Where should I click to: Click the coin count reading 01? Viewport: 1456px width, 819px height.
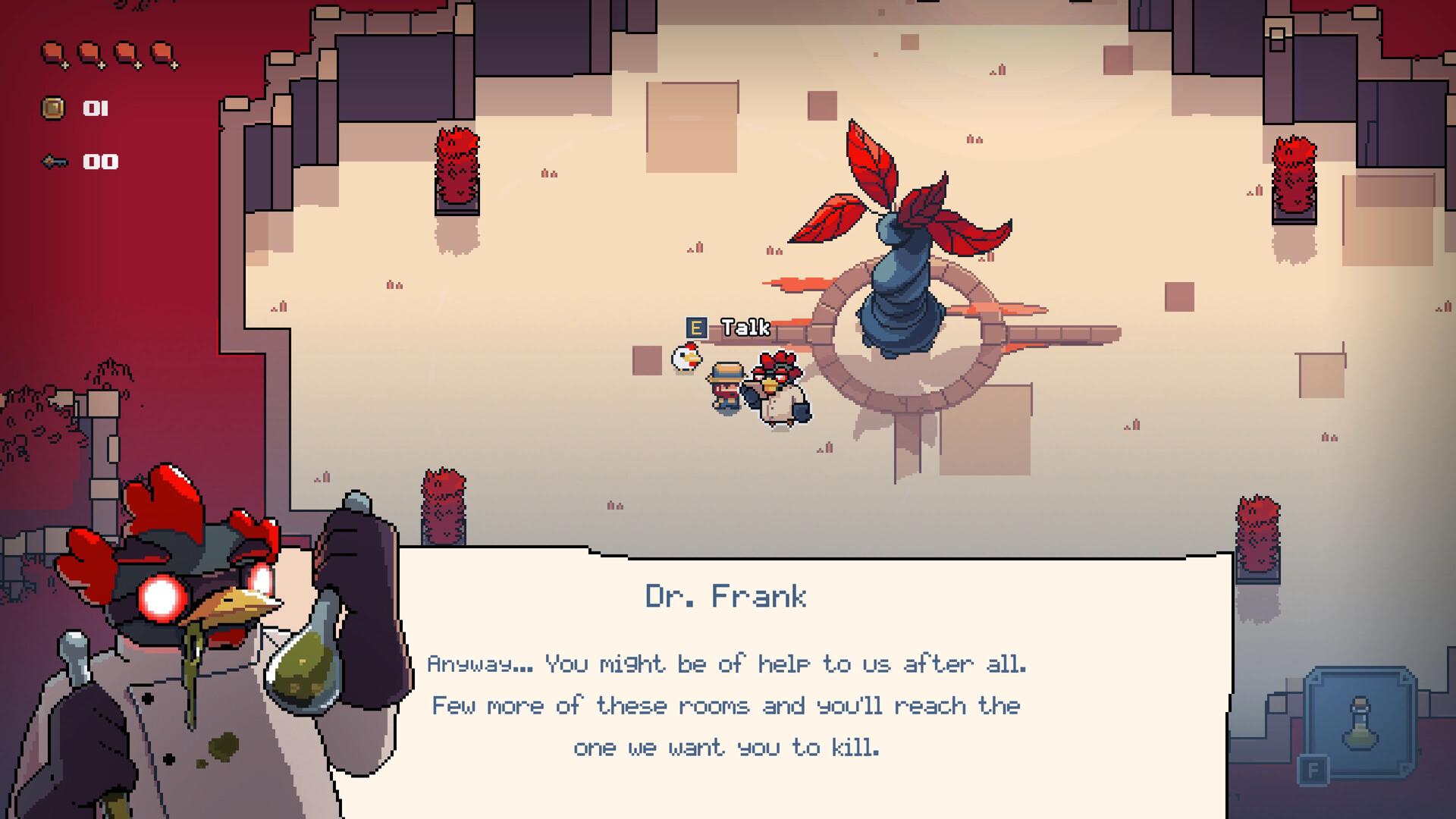(x=94, y=108)
